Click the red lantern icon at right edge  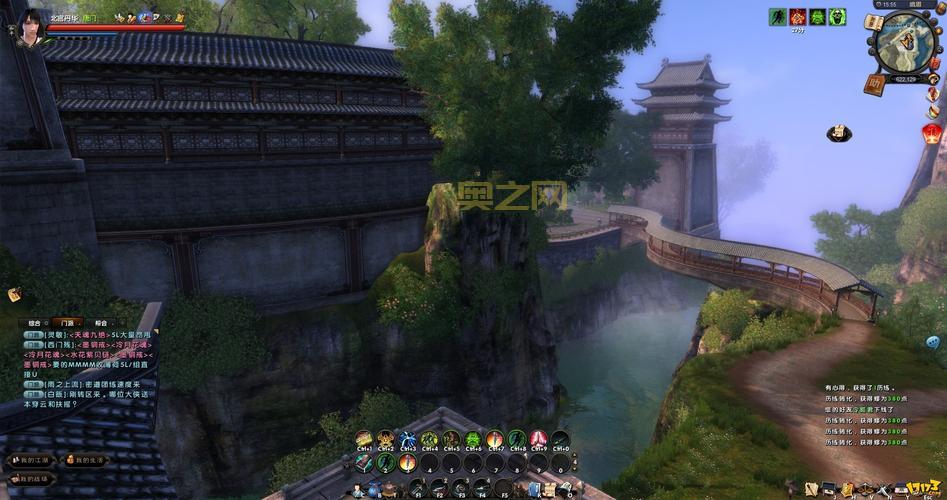[934, 135]
